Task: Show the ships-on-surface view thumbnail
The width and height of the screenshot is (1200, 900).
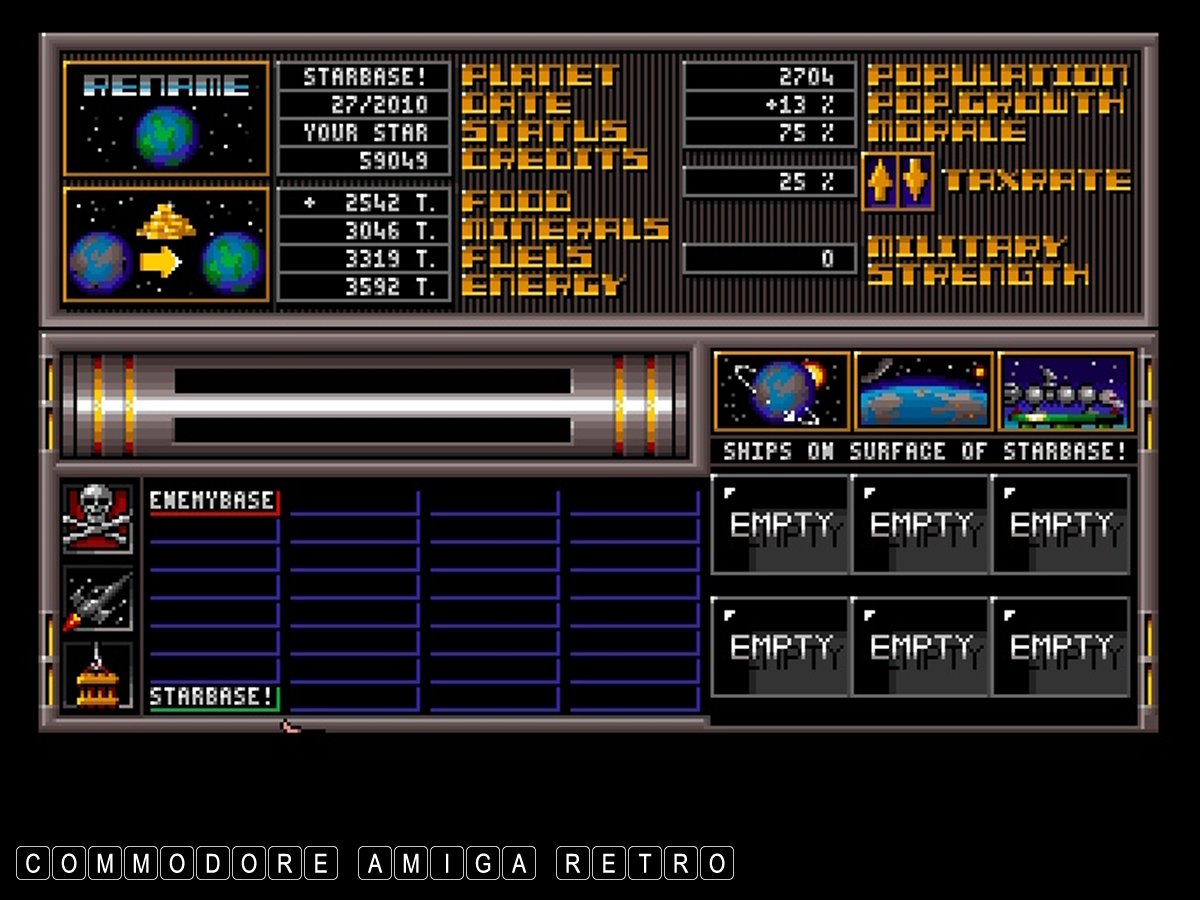Action: [x=1066, y=391]
